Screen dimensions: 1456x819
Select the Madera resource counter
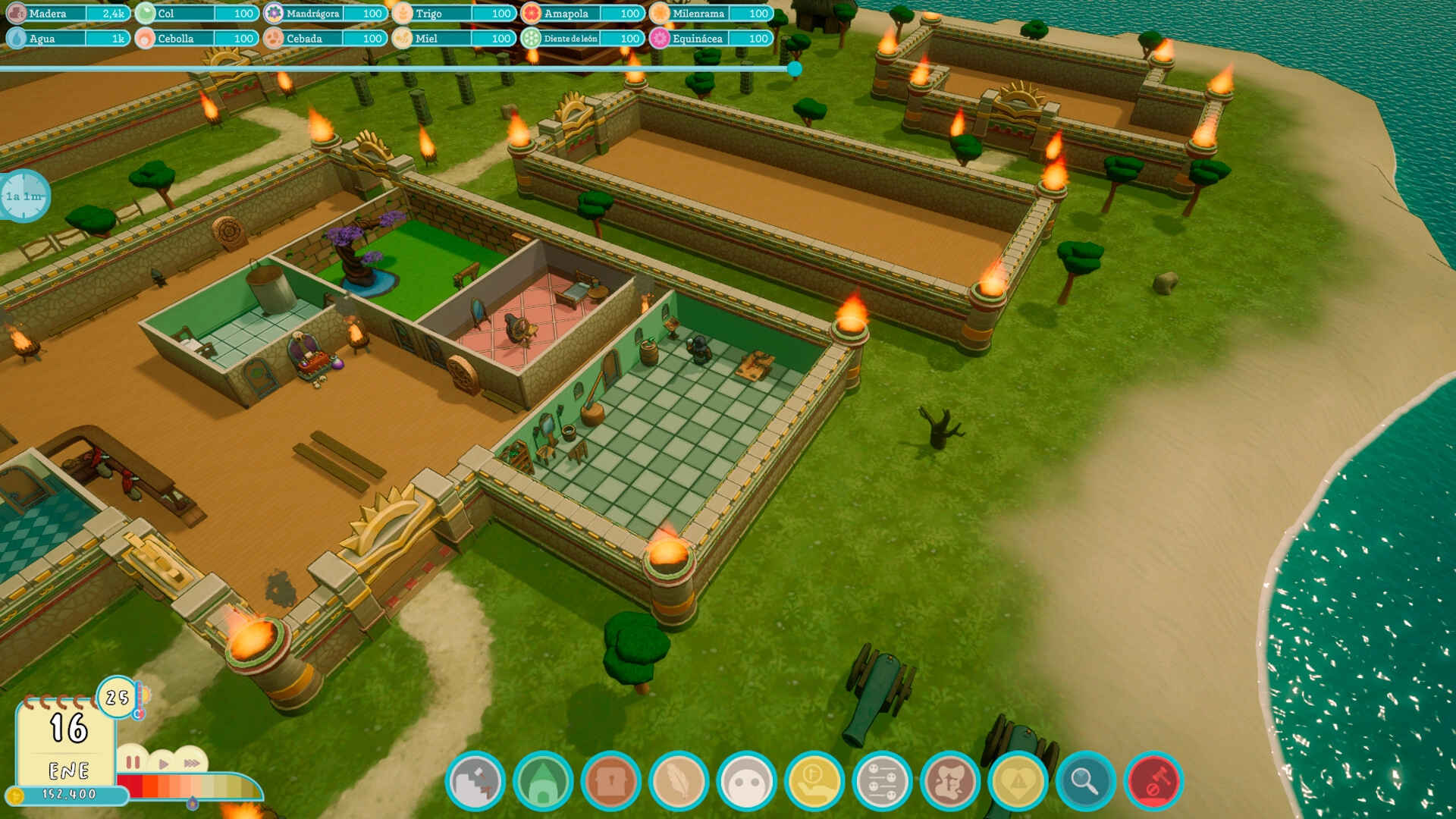click(67, 14)
